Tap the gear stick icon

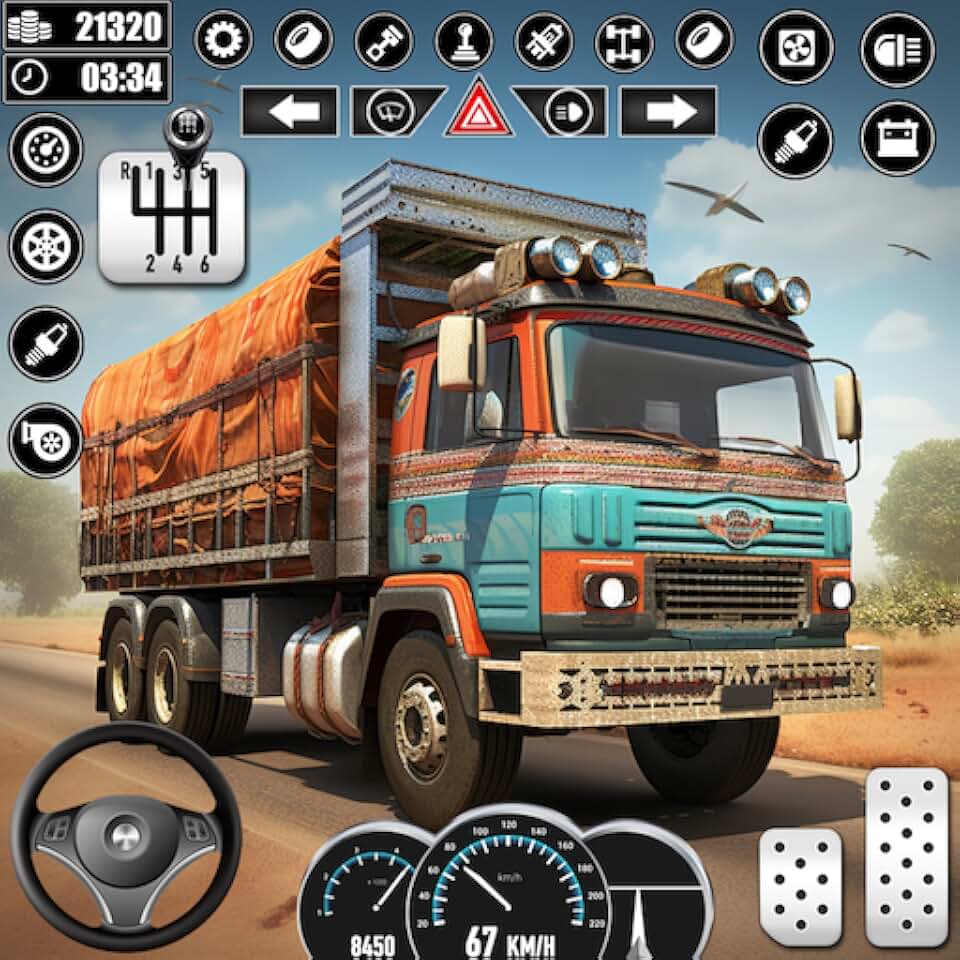coord(463,41)
